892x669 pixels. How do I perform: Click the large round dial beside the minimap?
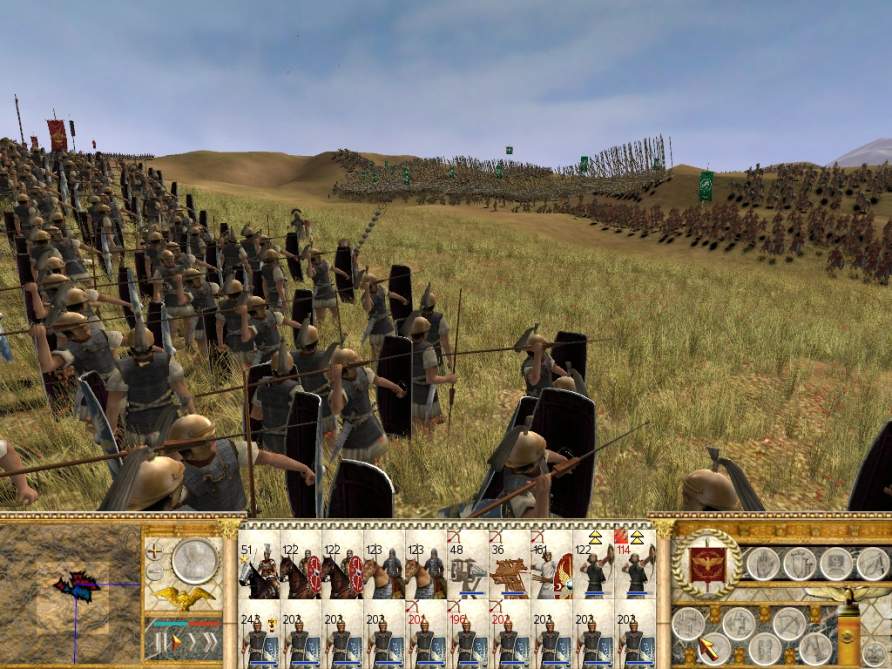coord(195,560)
